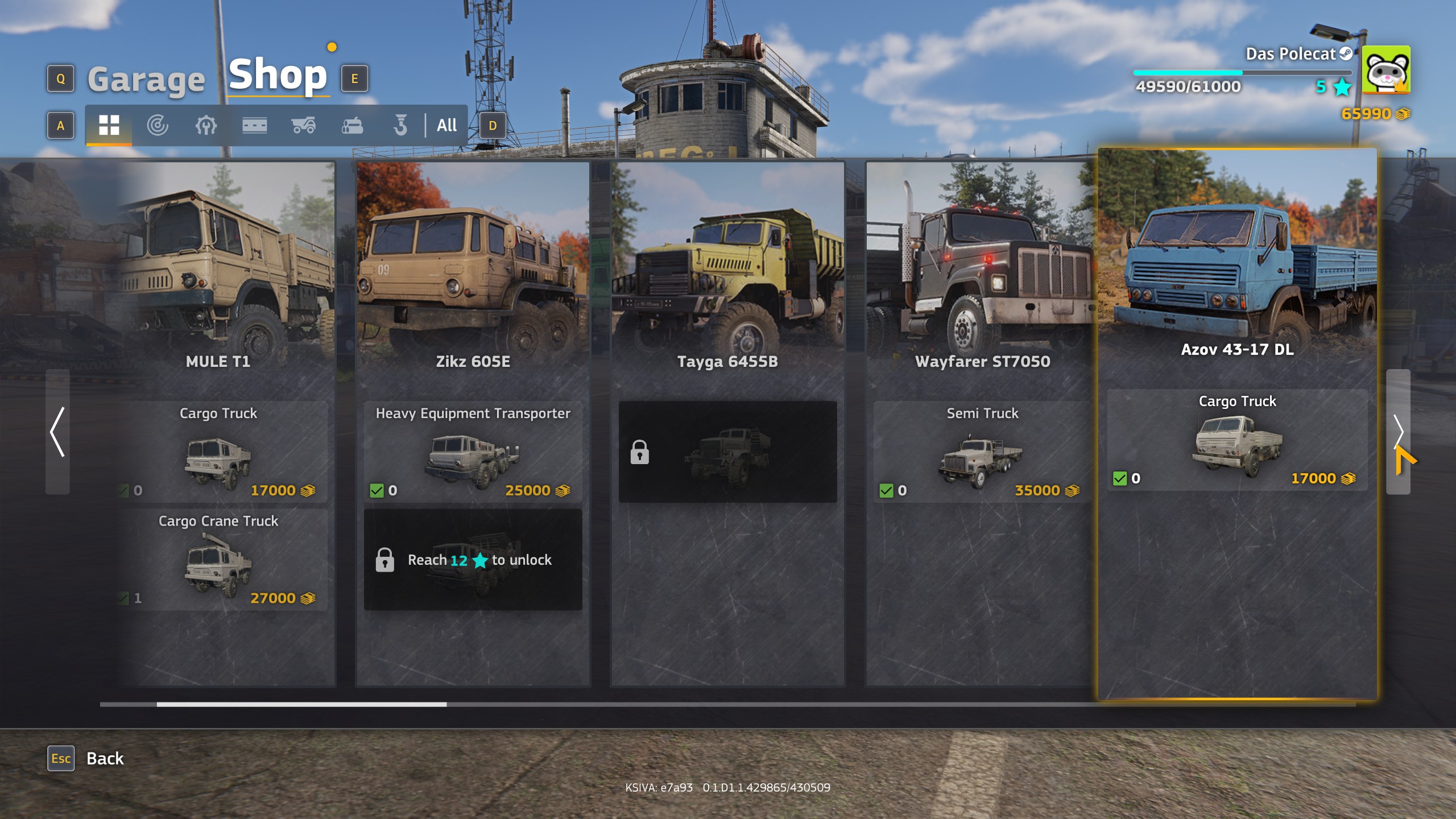Screen dimensions: 1456x819
Task: Select the flat trailer category icon
Action: [x=254, y=125]
